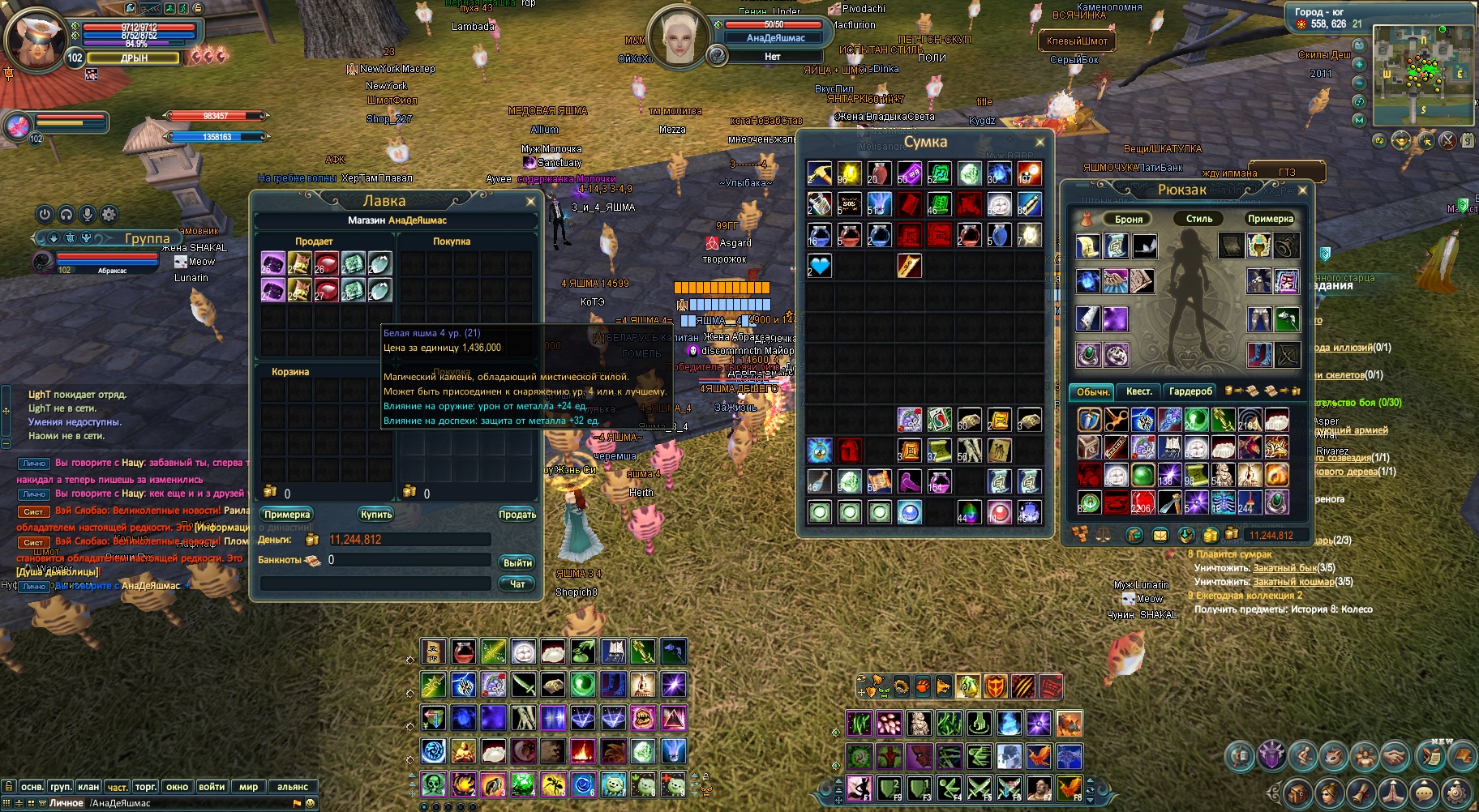Select the Обычн. inventory tab
Screen dimensions: 1479x812
click(1092, 391)
